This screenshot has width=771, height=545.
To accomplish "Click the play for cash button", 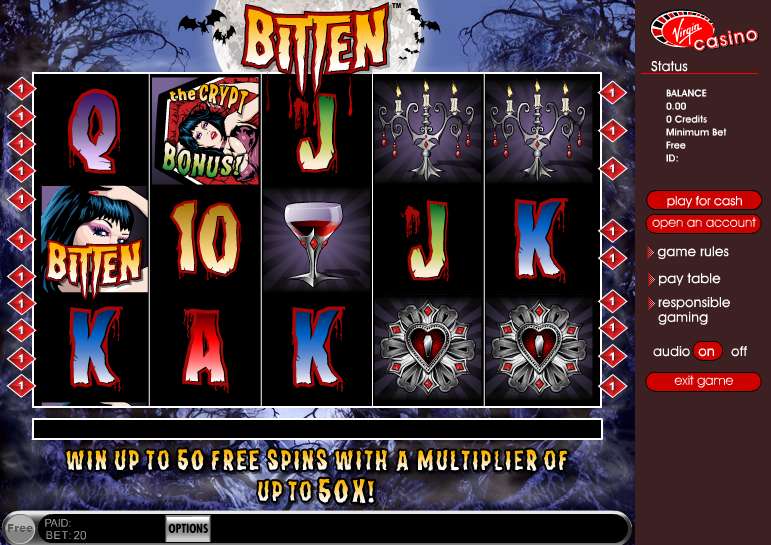I will coord(704,201).
